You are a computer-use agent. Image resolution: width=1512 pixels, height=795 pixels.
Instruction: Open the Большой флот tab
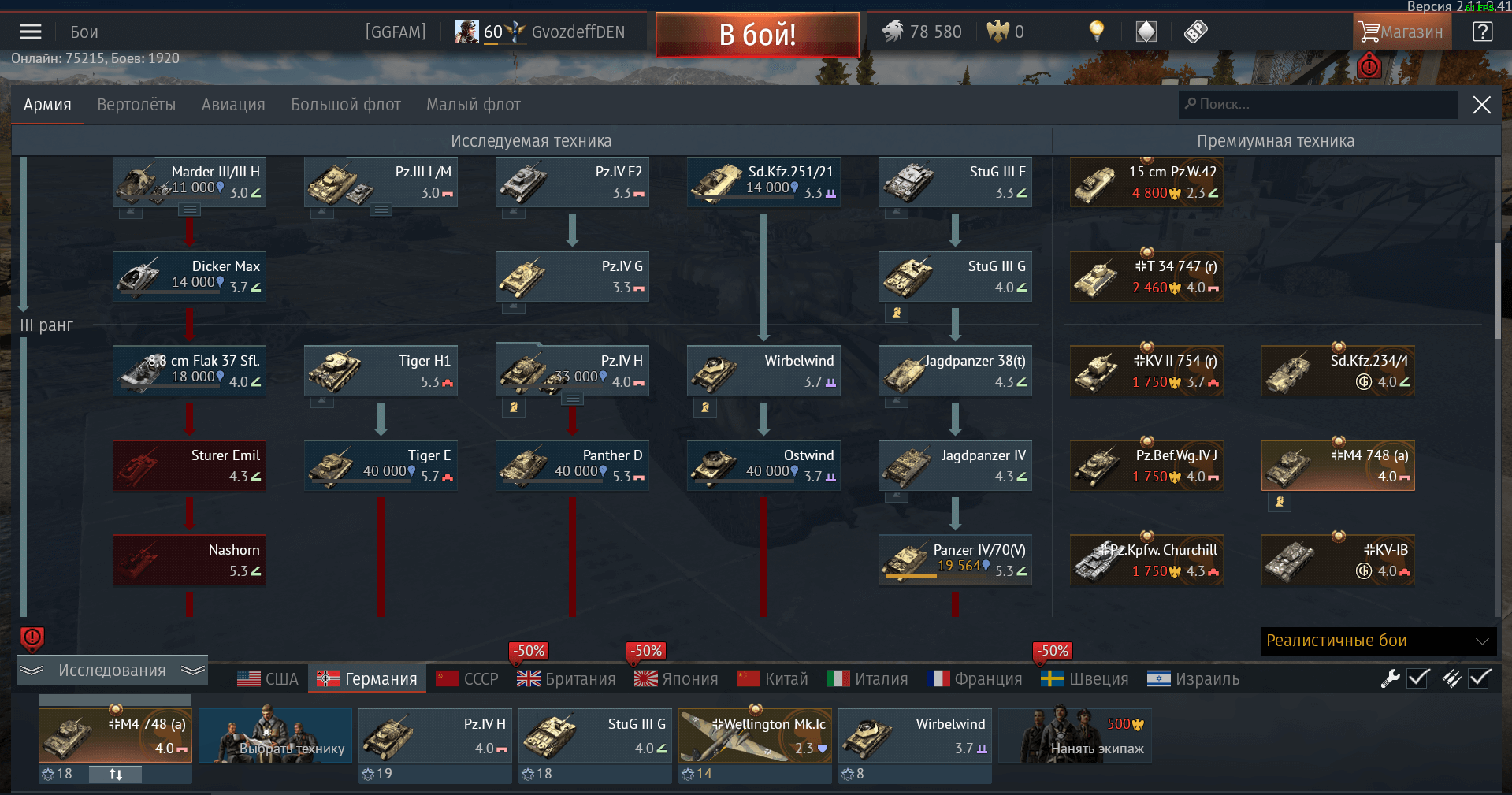346,105
